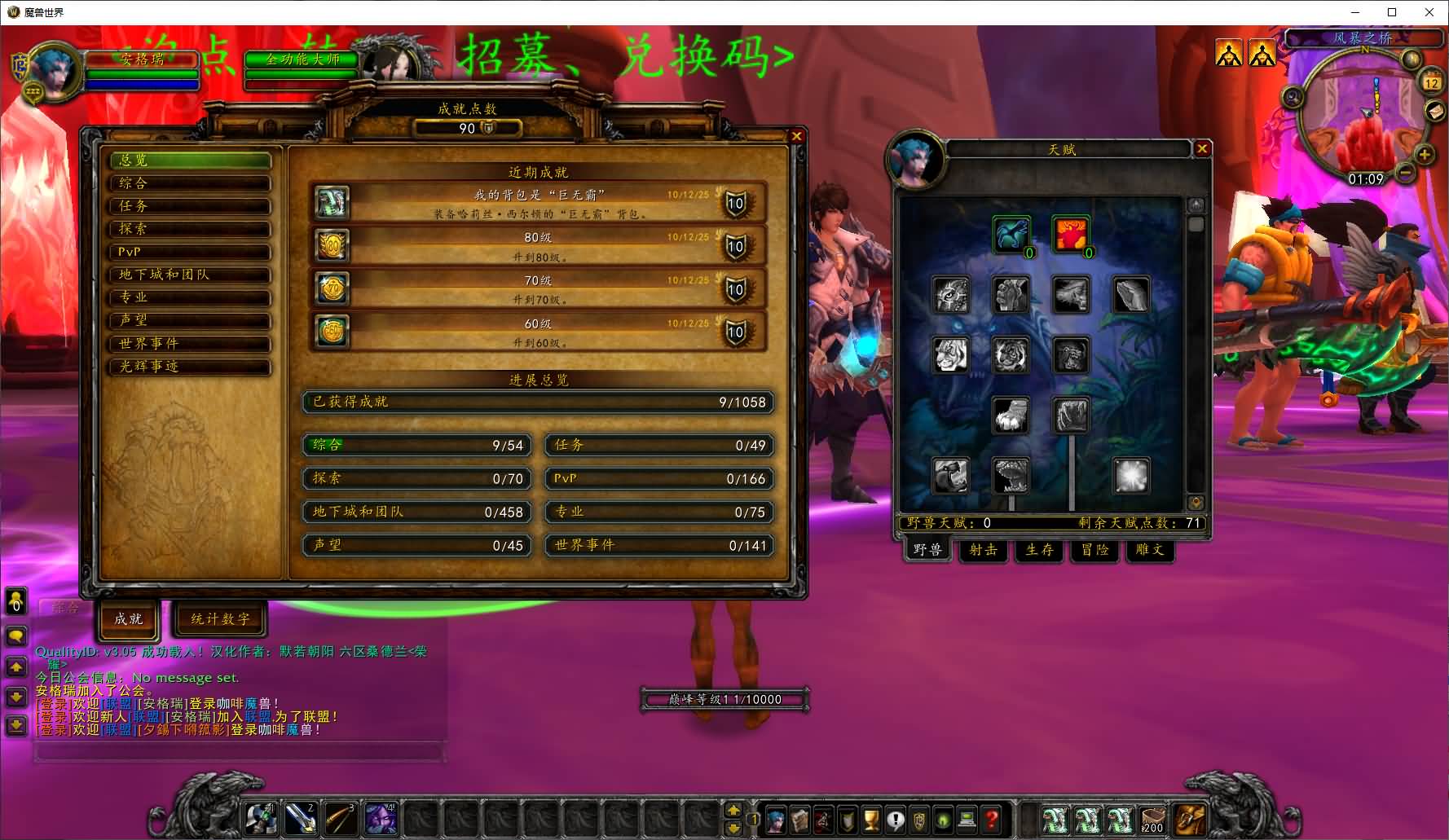The image size is (1449, 840).
Task: Select the 声望 achievement category
Action: 190,320
